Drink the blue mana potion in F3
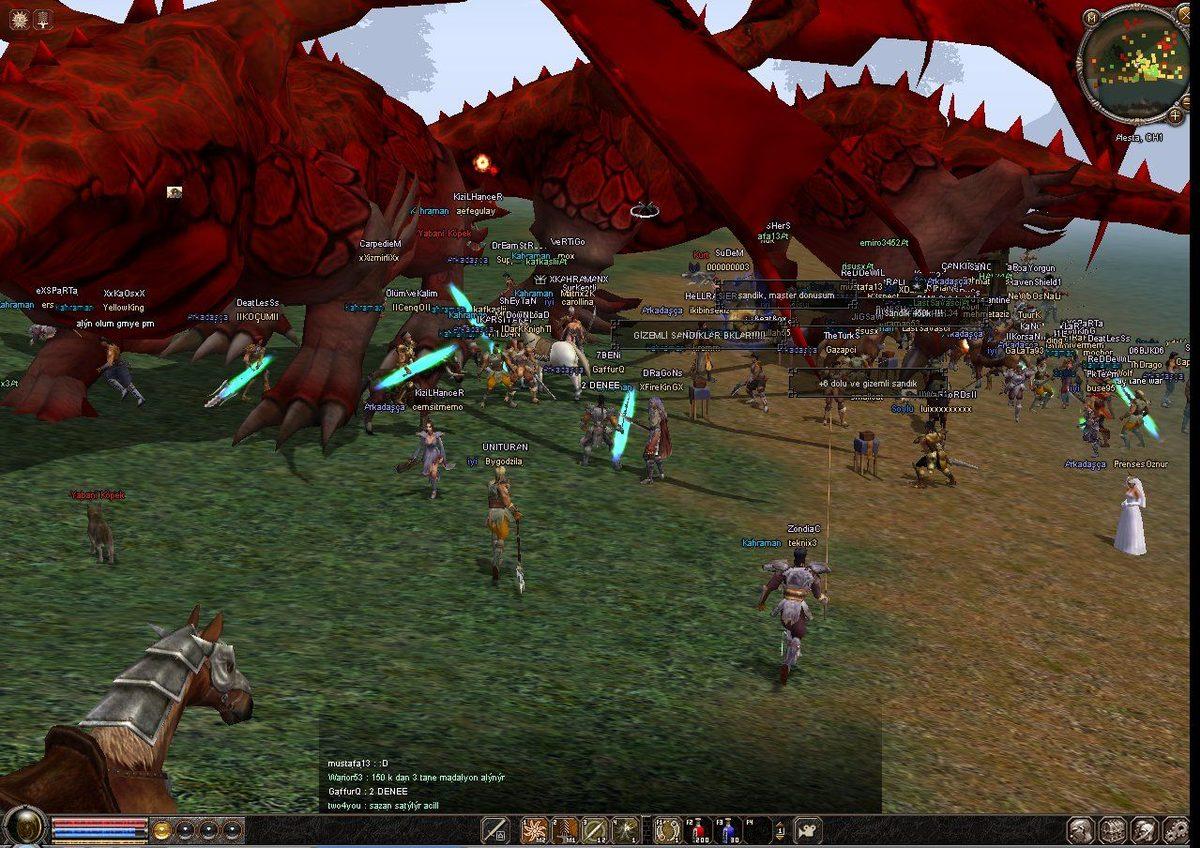Viewport: 1200px width, 848px height. [729, 830]
